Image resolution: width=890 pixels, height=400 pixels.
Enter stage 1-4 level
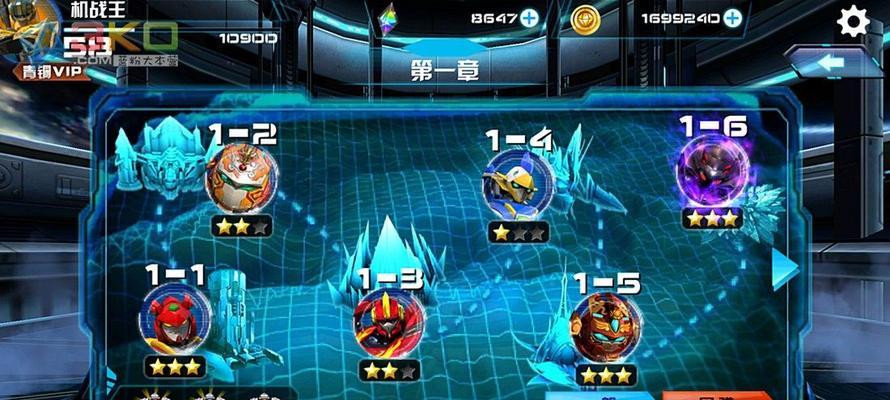pyautogui.click(x=517, y=184)
